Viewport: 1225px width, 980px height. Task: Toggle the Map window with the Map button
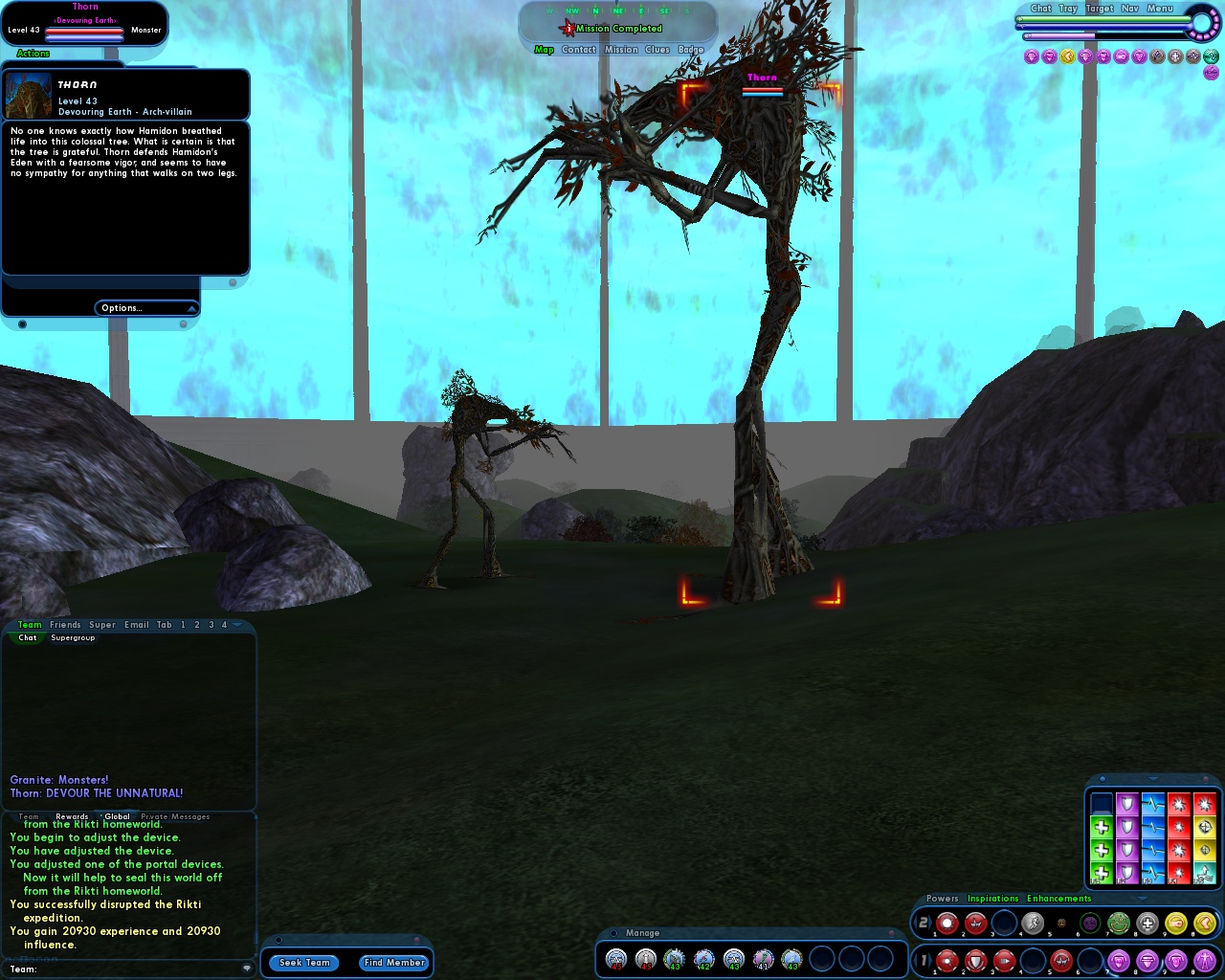(544, 49)
